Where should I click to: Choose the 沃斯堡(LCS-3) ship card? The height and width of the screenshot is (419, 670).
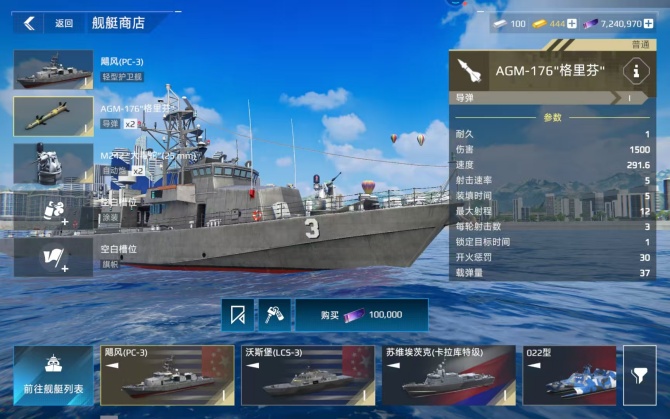click(x=305, y=375)
